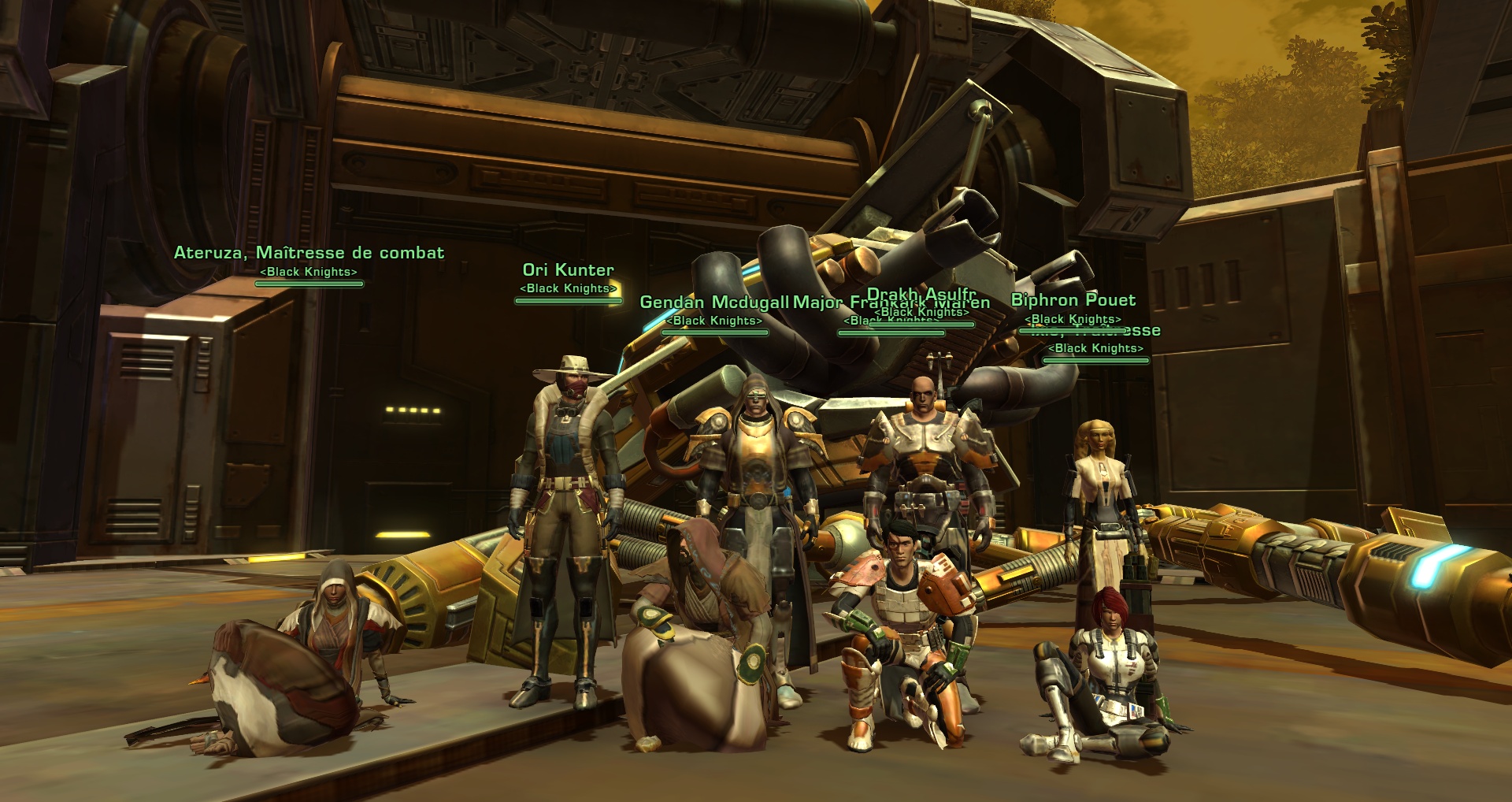Choose the Gendan Mcdugall nameplate

[x=713, y=303]
